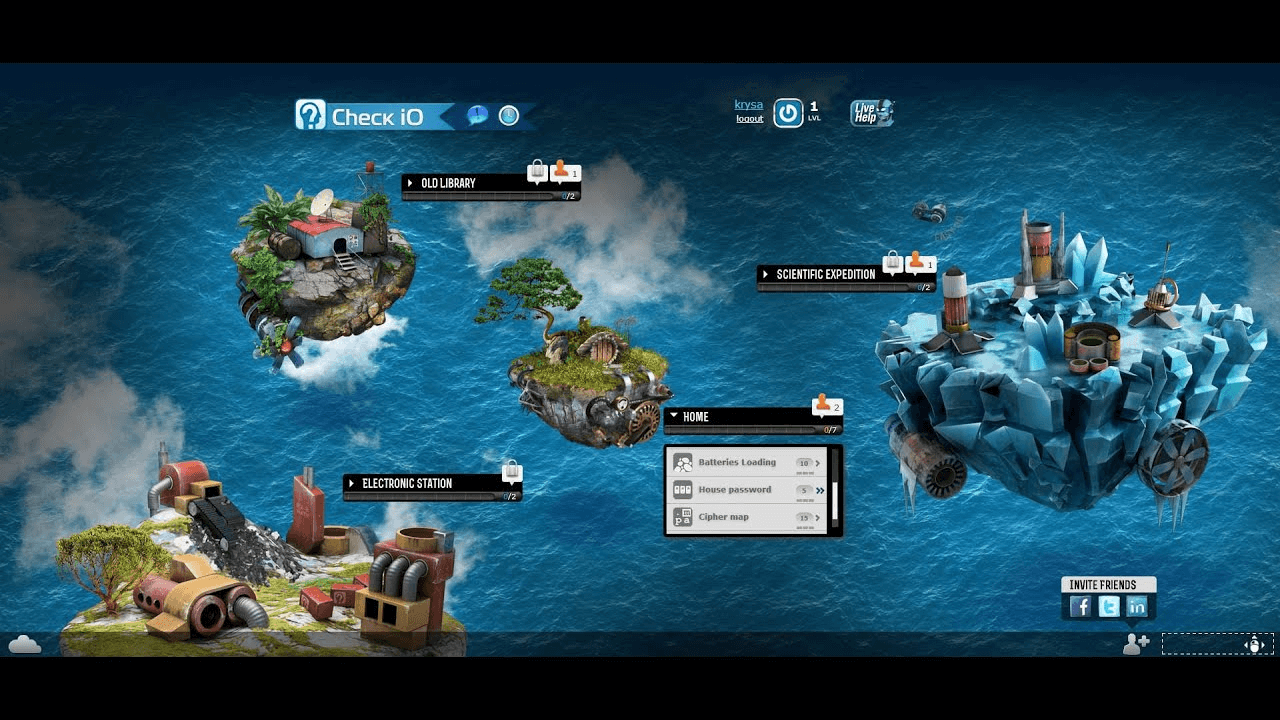This screenshot has height=720, width=1280.
Task: Select the Batteries Loading mission icon
Action: click(684, 462)
